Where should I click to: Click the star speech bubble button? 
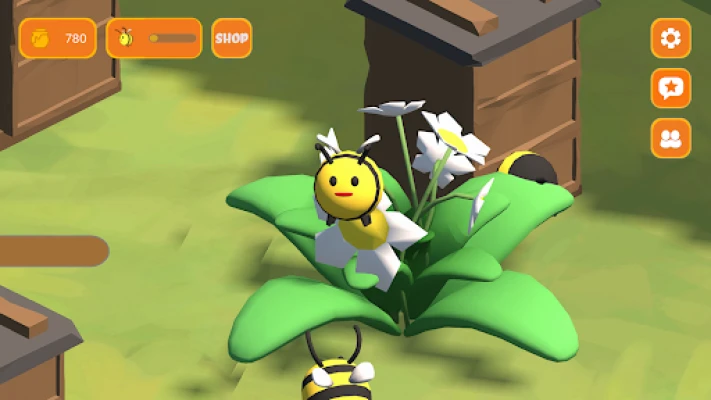670,88
